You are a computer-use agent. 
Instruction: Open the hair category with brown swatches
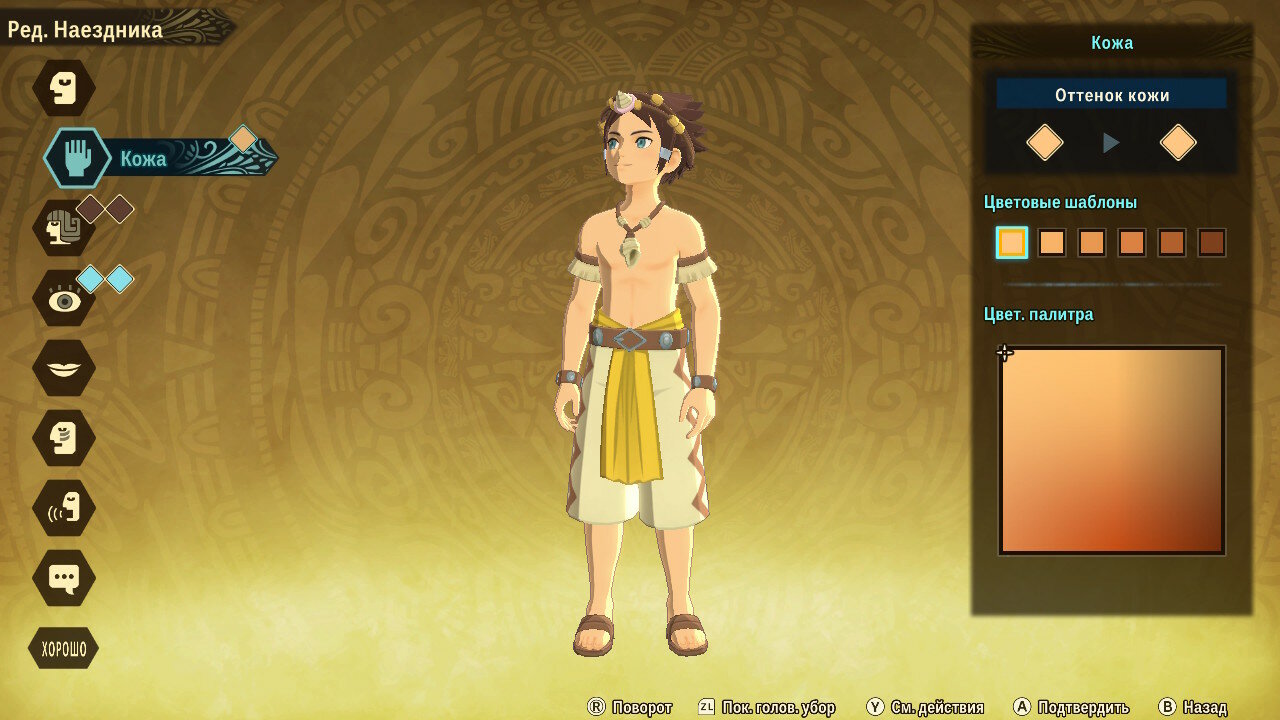click(x=64, y=228)
